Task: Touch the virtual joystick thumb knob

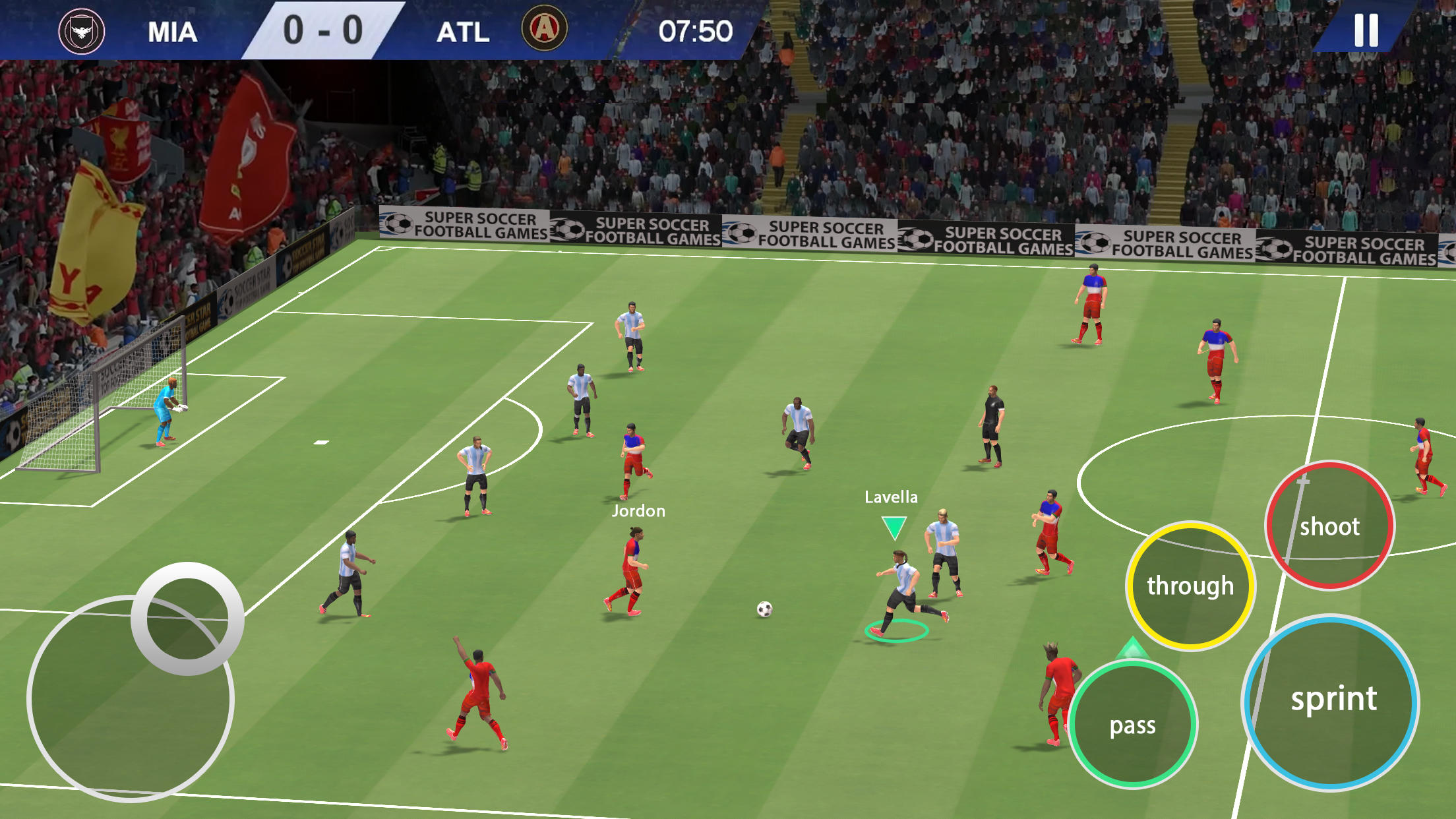Action: point(187,619)
